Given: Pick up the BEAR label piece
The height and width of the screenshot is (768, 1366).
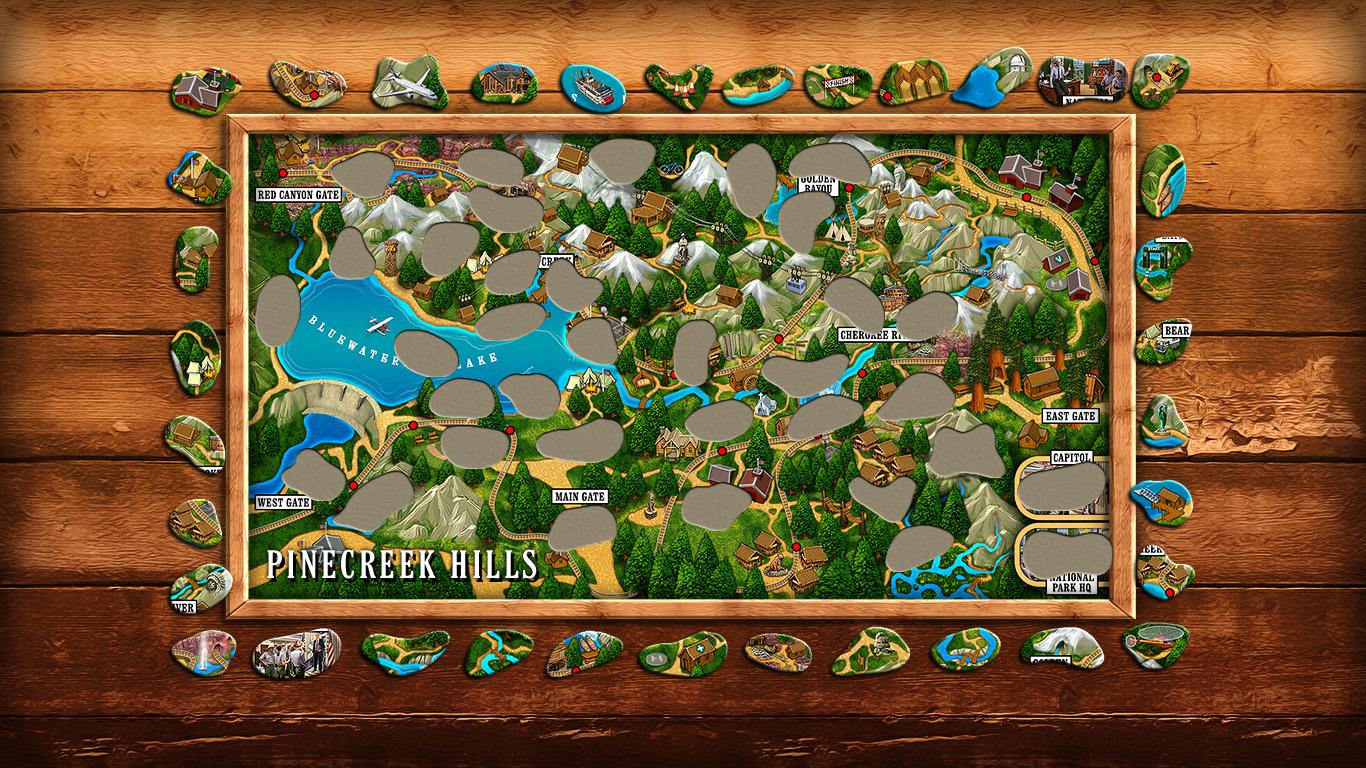Looking at the screenshot, I should [x=1165, y=342].
